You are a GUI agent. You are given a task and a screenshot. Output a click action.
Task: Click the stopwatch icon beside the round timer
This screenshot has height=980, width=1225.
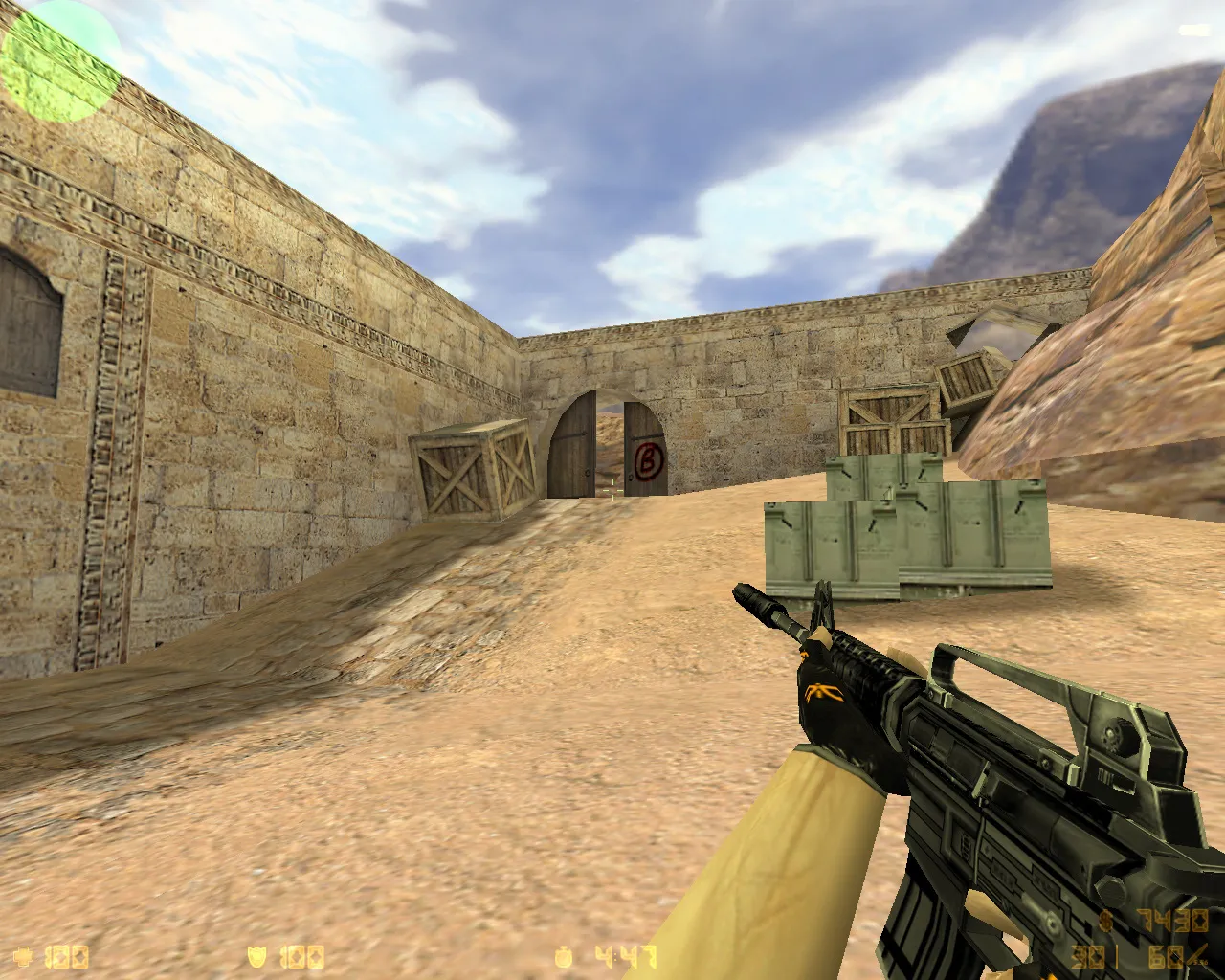point(565,954)
